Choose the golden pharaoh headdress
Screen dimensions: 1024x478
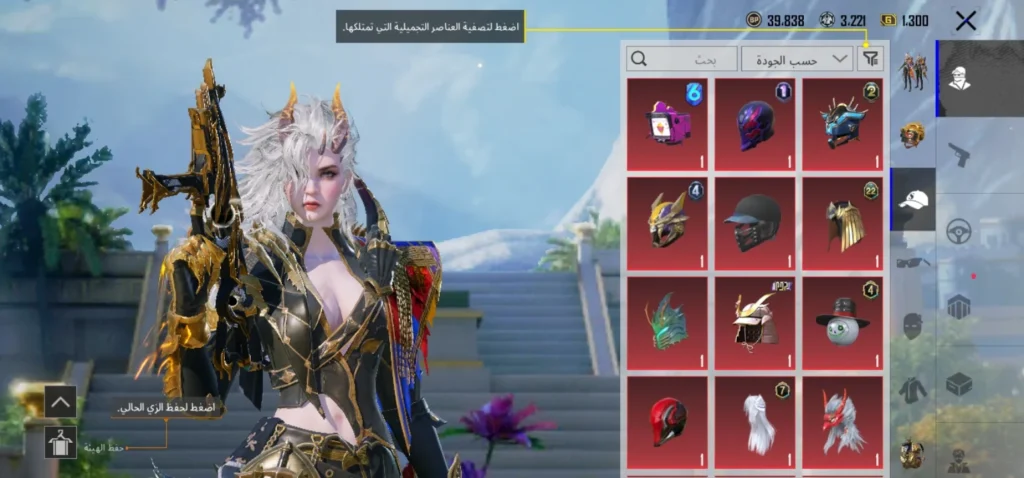point(843,224)
